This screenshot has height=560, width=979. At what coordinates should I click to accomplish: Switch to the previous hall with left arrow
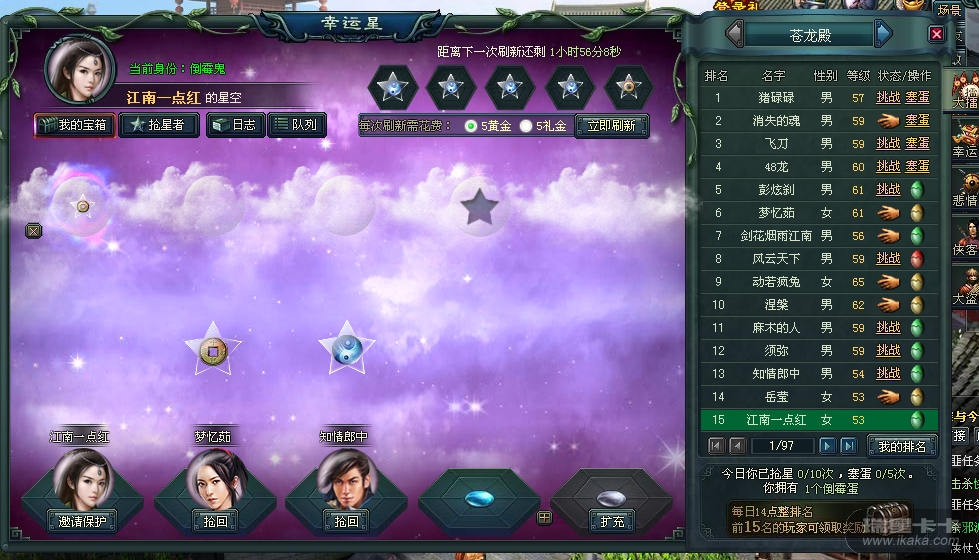pos(735,35)
